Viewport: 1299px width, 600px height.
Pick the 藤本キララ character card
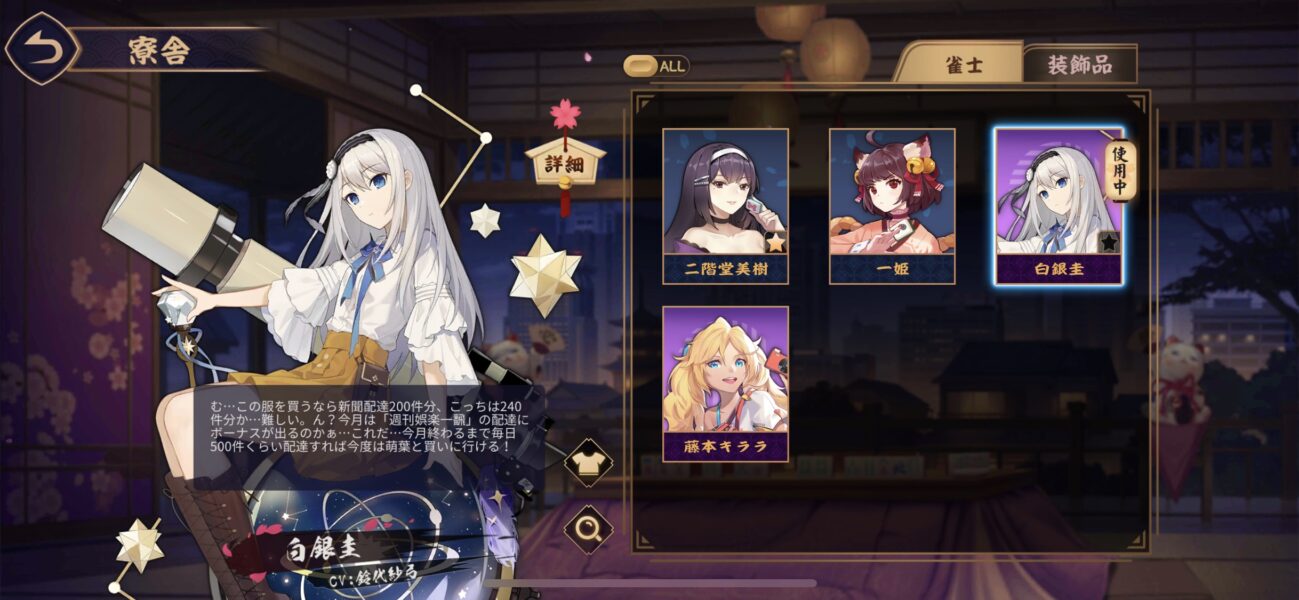(x=725, y=383)
